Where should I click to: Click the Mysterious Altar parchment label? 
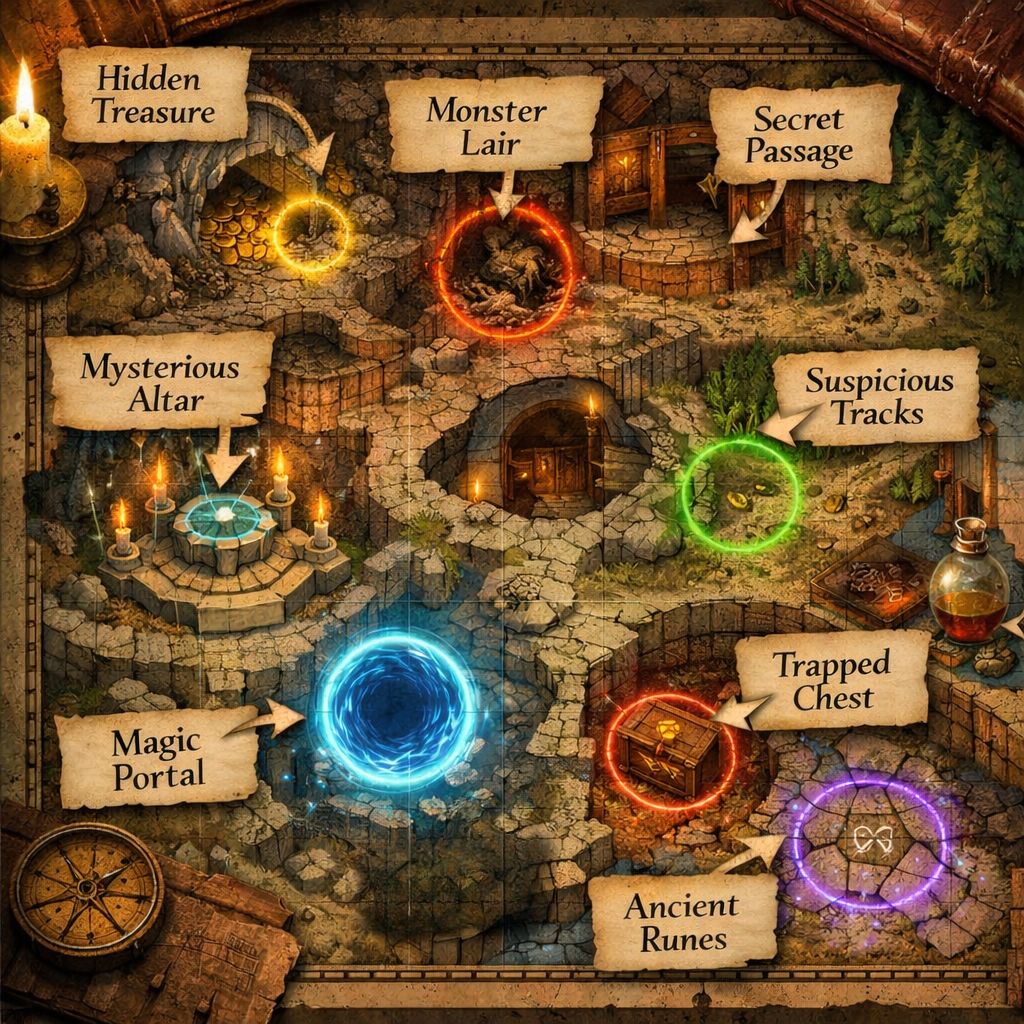(x=158, y=383)
